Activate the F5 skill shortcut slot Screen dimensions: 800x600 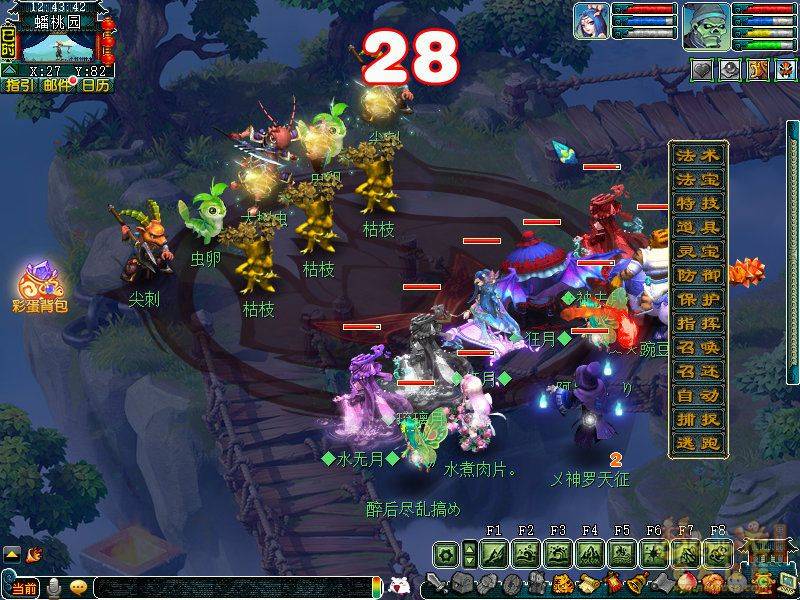click(x=622, y=553)
